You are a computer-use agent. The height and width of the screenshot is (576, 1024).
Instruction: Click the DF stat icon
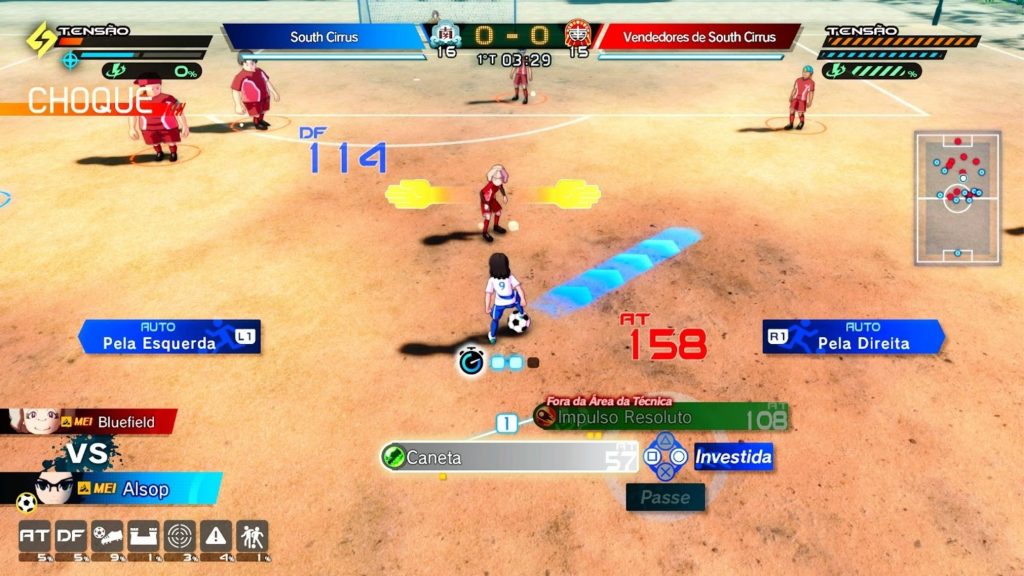pos(70,537)
